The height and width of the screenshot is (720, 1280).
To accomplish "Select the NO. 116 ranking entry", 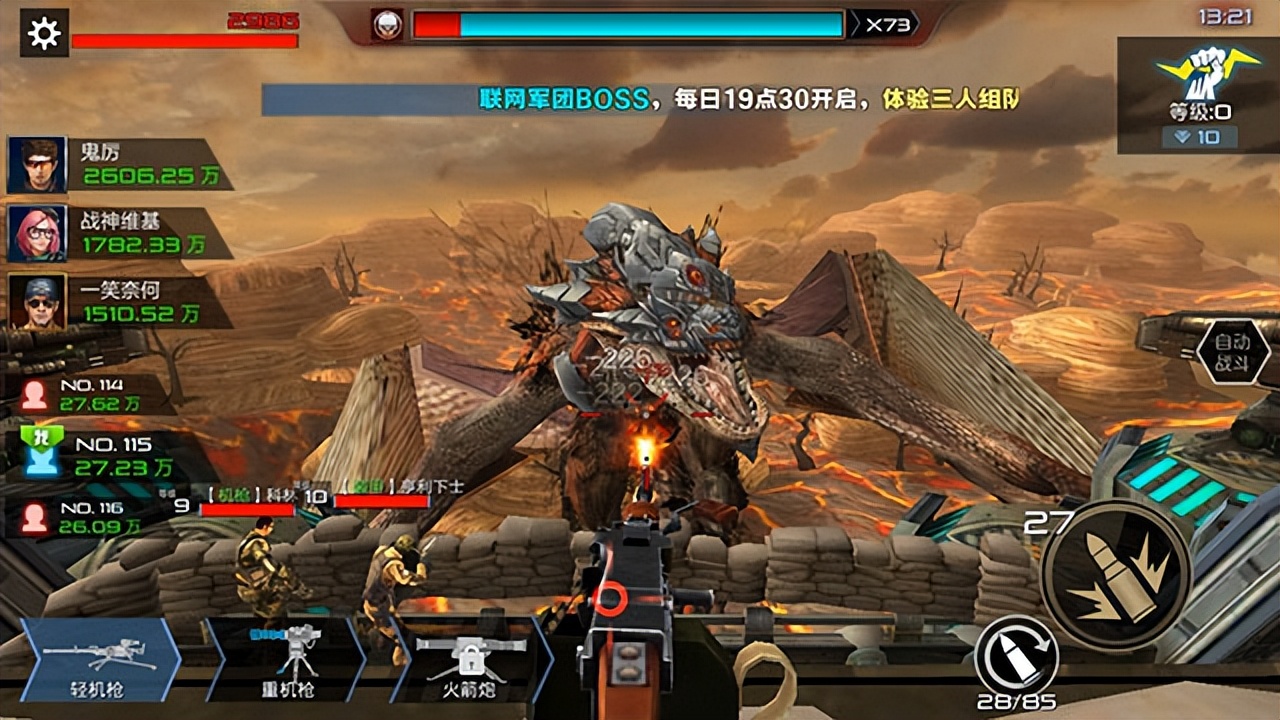I will click(90, 517).
